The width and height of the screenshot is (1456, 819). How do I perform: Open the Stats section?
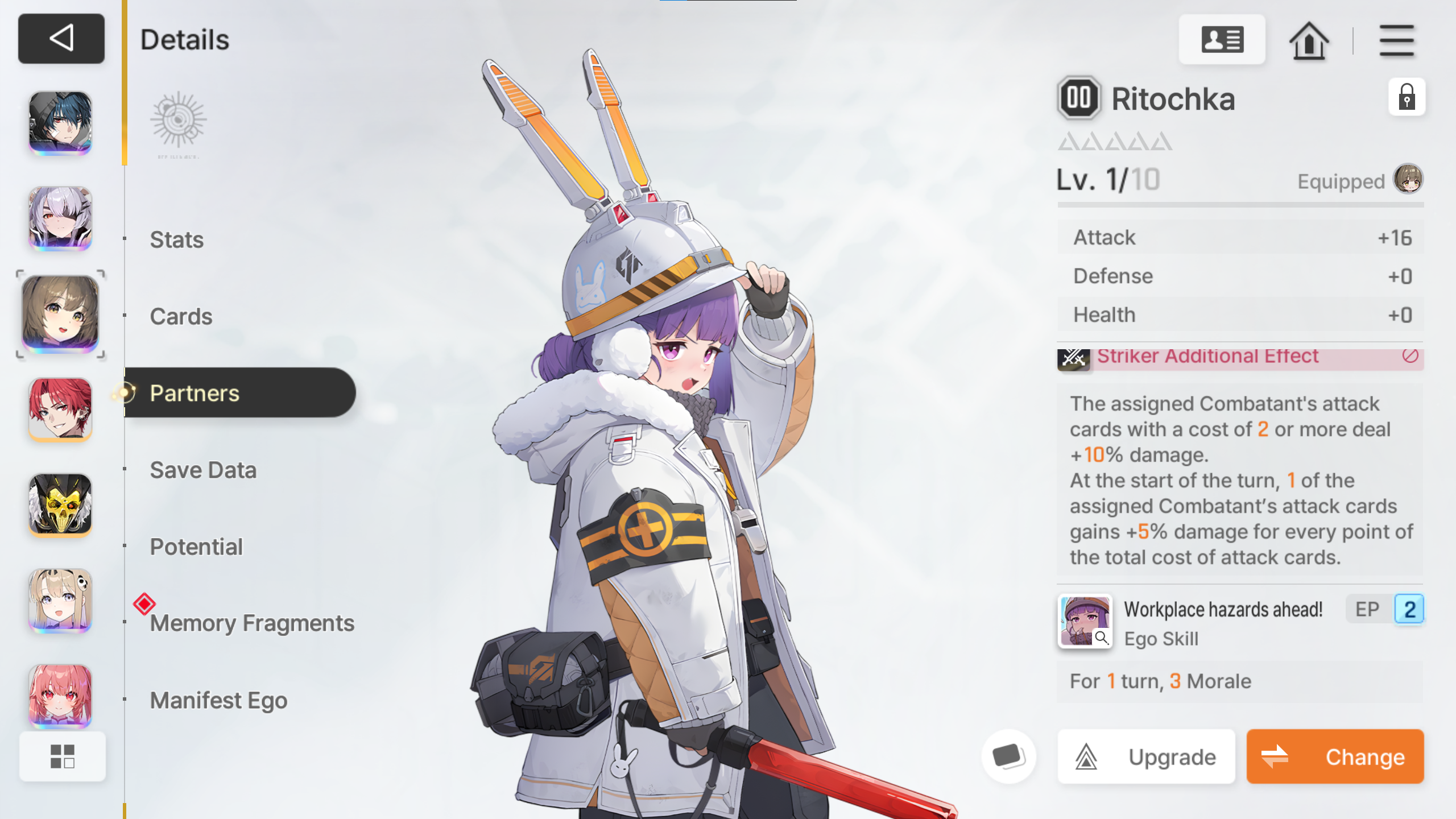click(177, 239)
